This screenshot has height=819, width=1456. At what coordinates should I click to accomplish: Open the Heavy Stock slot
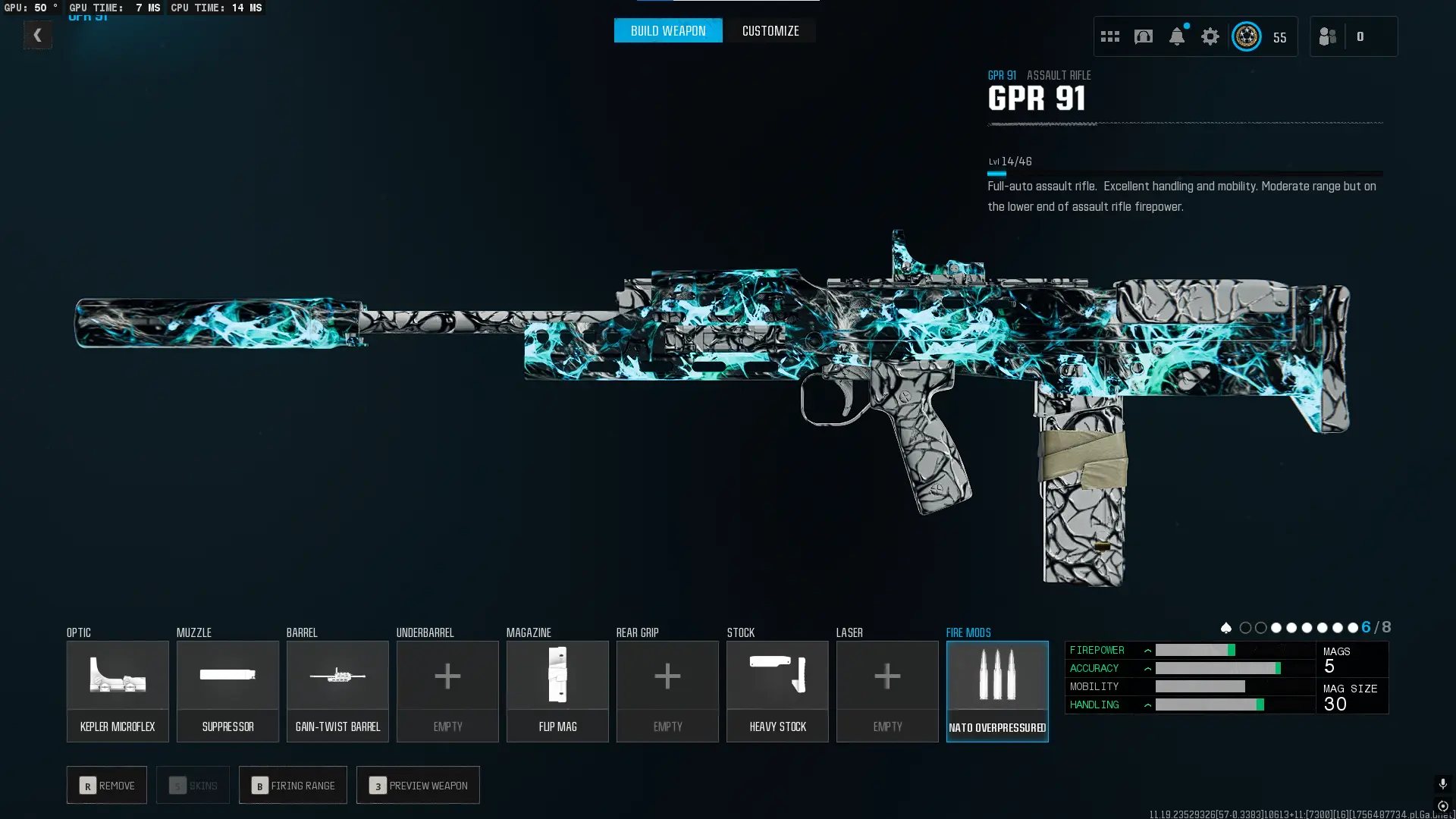pos(777,691)
